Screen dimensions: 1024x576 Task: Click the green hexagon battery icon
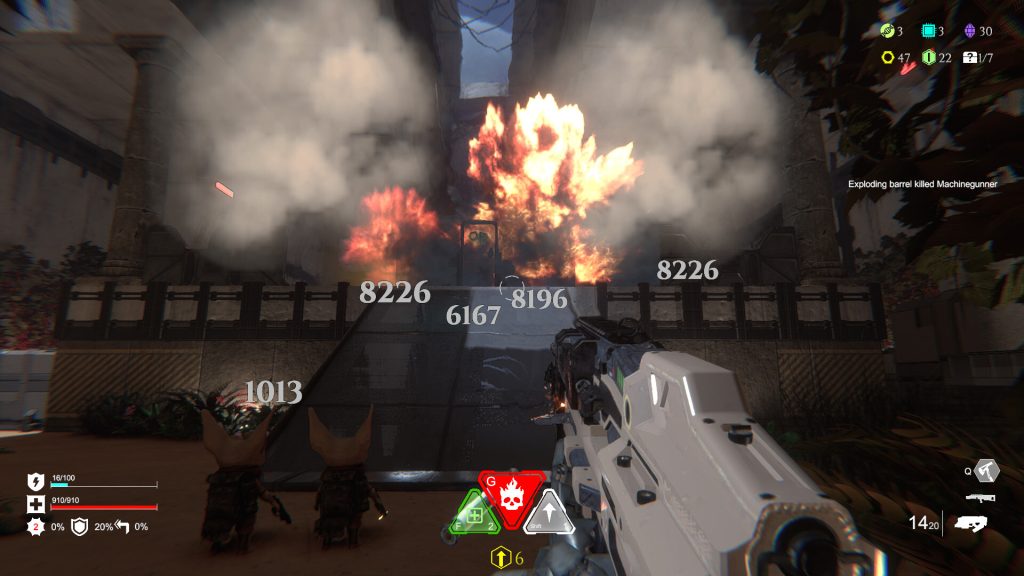pyautogui.click(x=927, y=57)
